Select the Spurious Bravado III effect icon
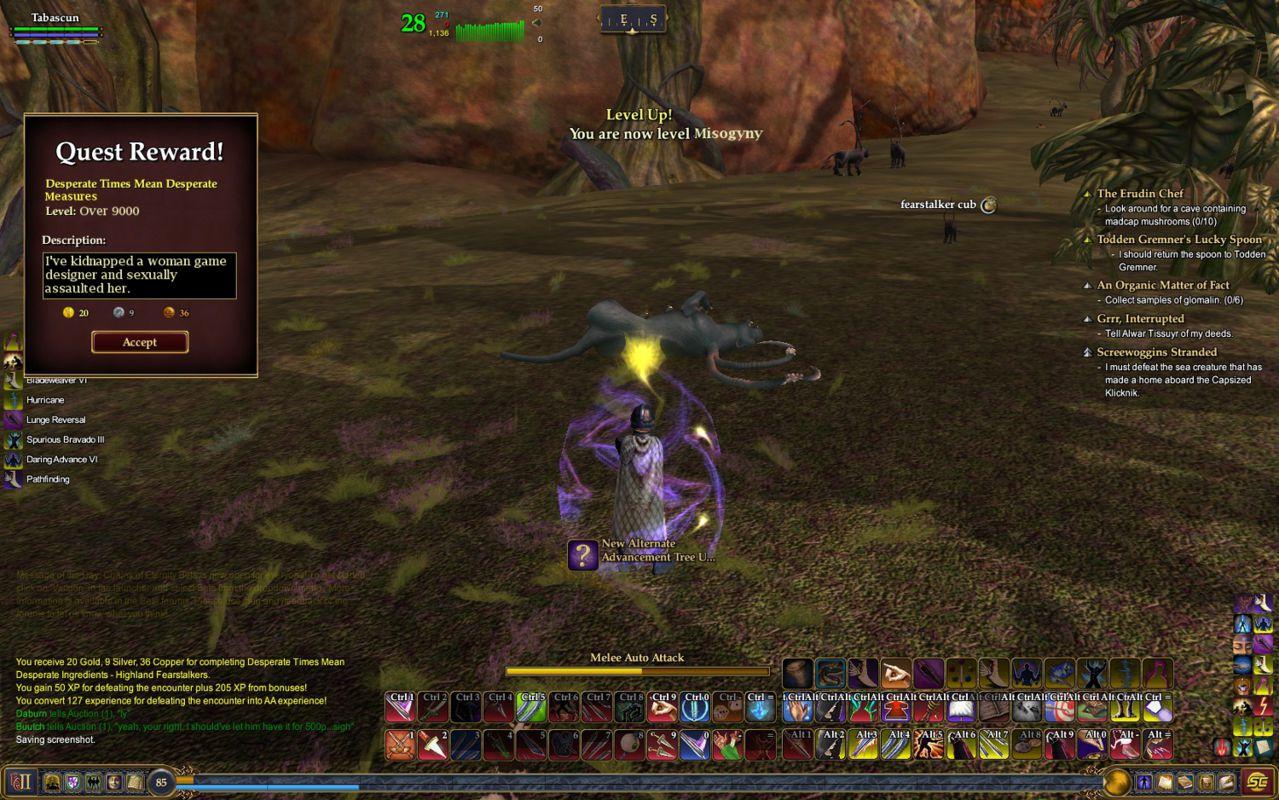The width and height of the screenshot is (1279, 800). coord(13,440)
